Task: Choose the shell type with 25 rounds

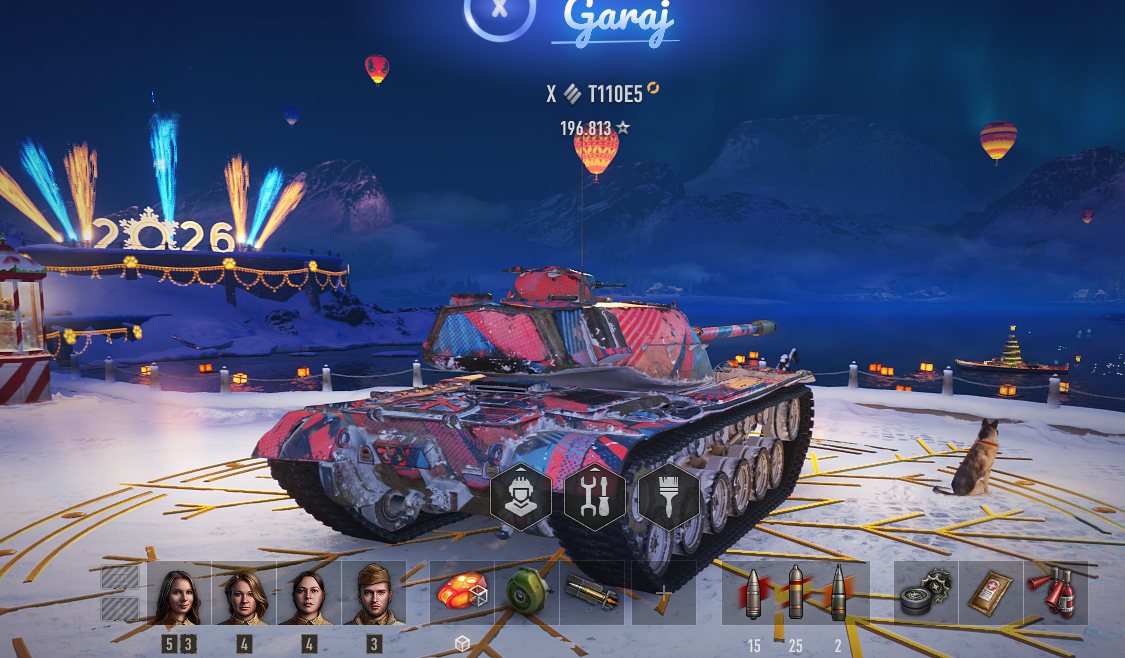Action: [796, 593]
